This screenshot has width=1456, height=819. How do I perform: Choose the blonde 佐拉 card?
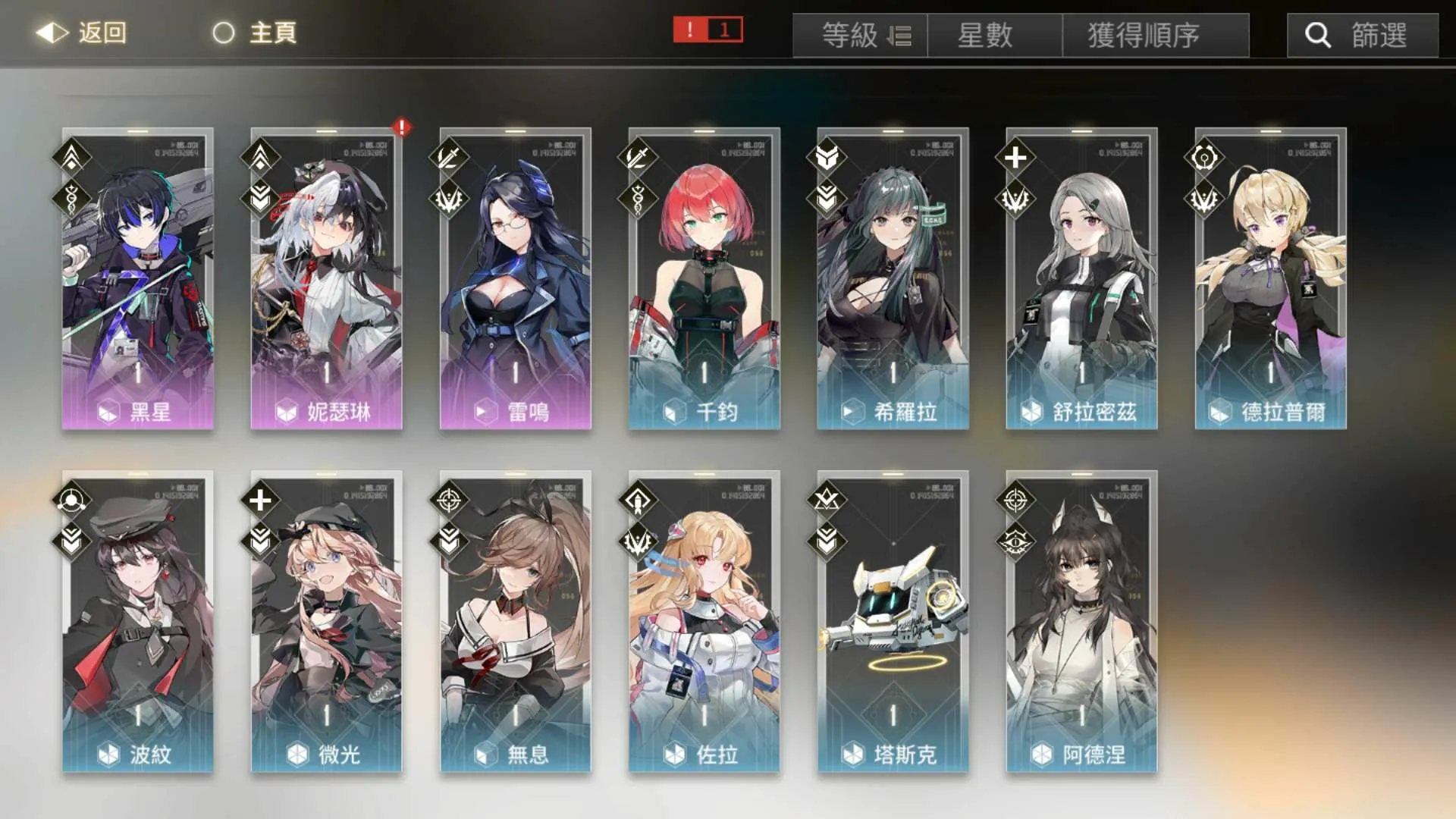coord(704,621)
